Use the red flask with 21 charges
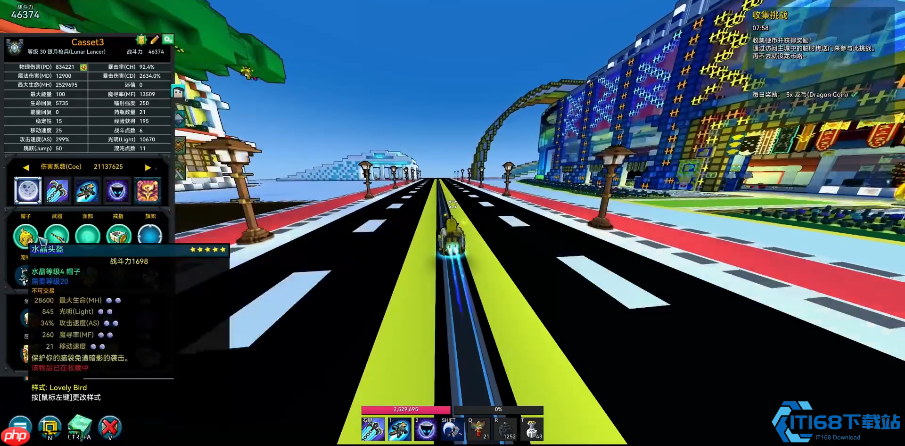Image resolution: width=905 pixels, height=446 pixels. [x=479, y=428]
